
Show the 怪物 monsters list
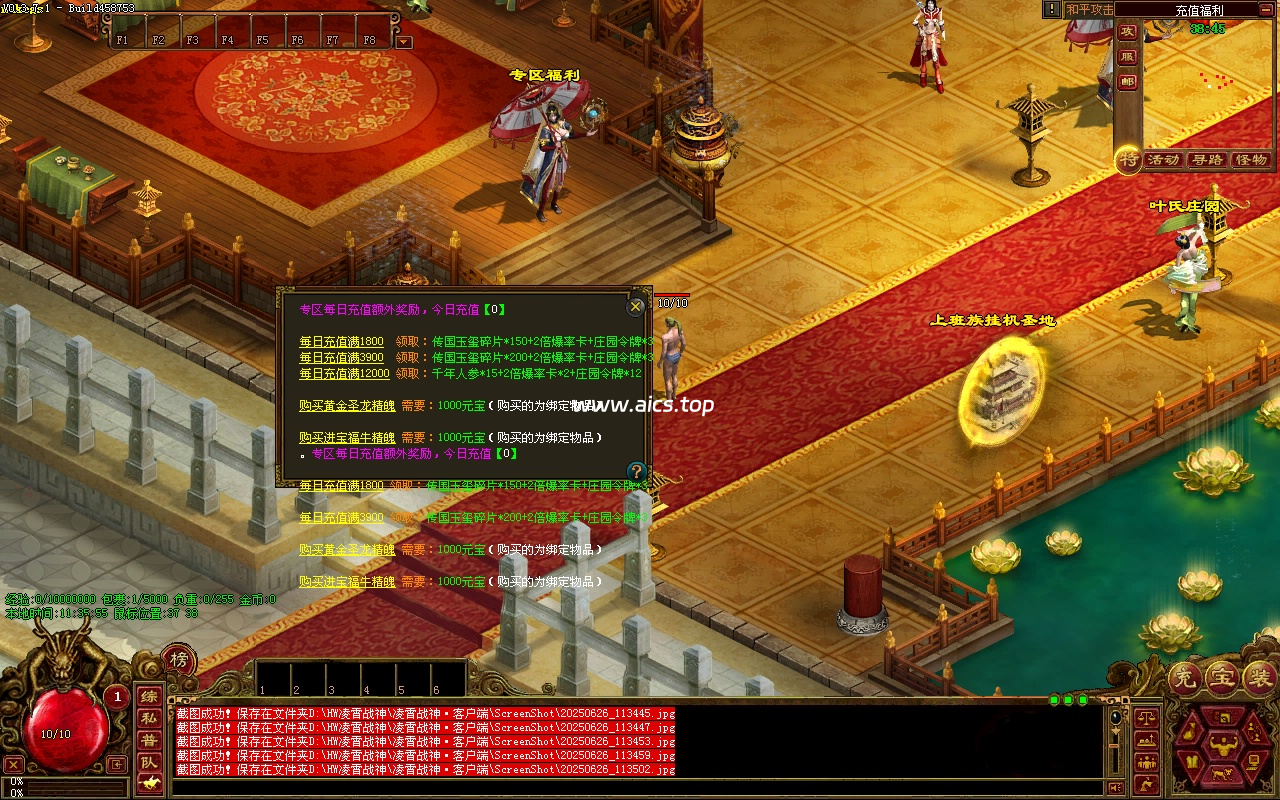click(1251, 160)
